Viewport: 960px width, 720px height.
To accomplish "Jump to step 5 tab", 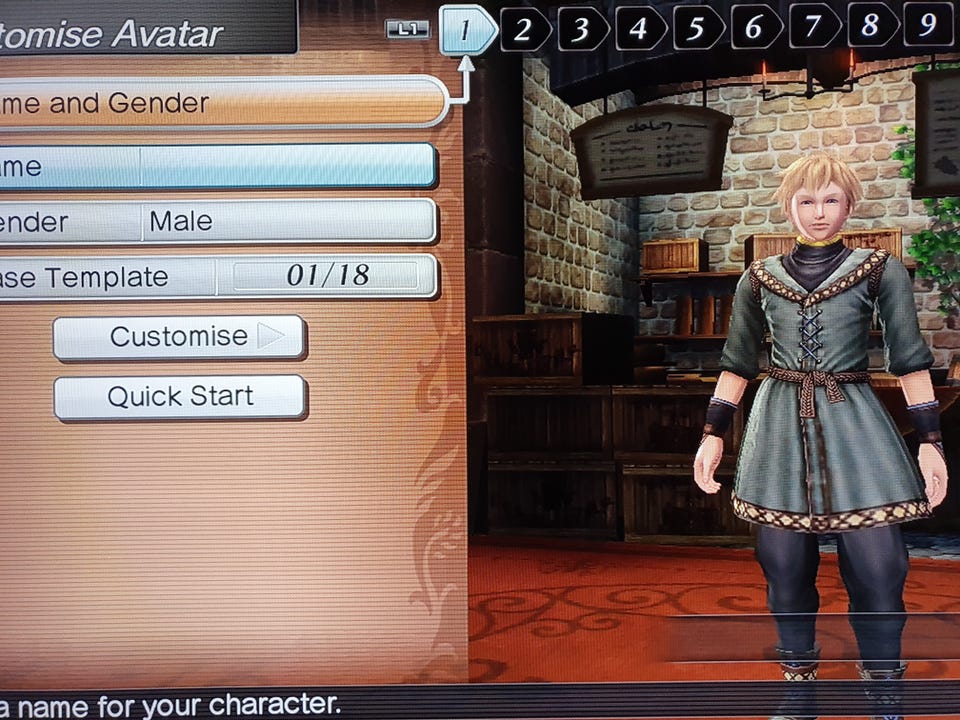I will pos(698,29).
